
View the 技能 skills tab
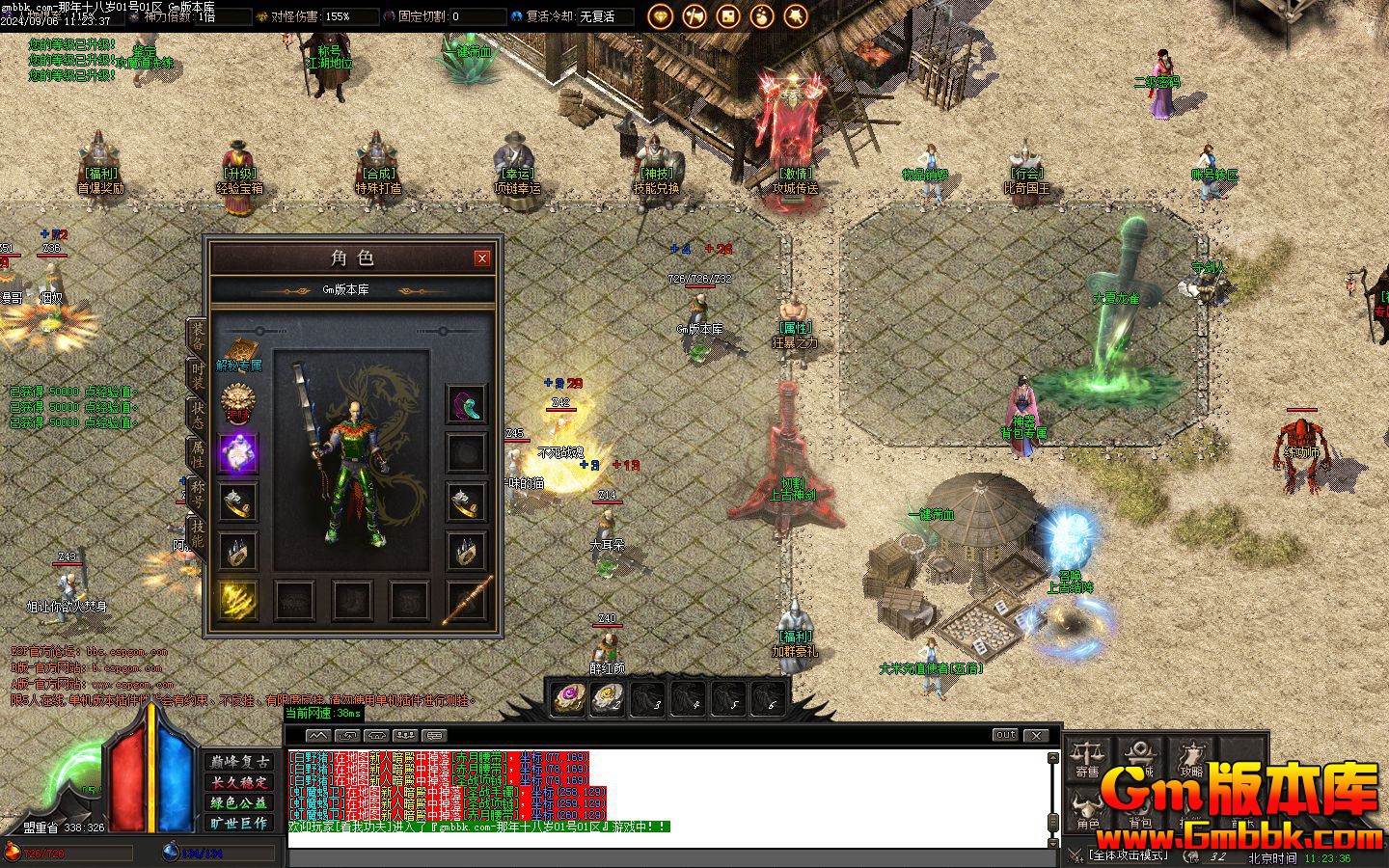tap(197, 533)
